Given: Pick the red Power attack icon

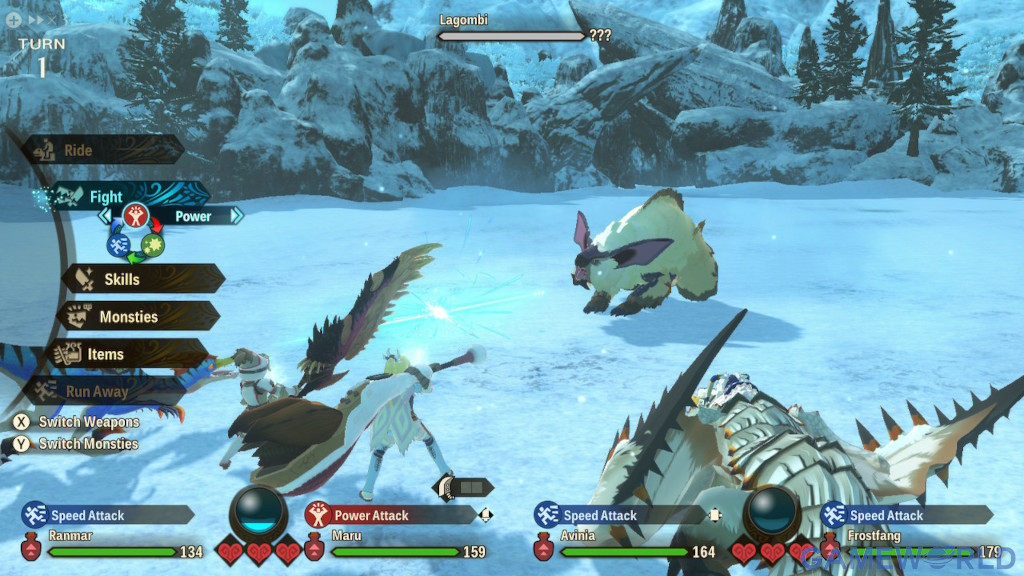Looking at the screenshot, I should point(135,215).
